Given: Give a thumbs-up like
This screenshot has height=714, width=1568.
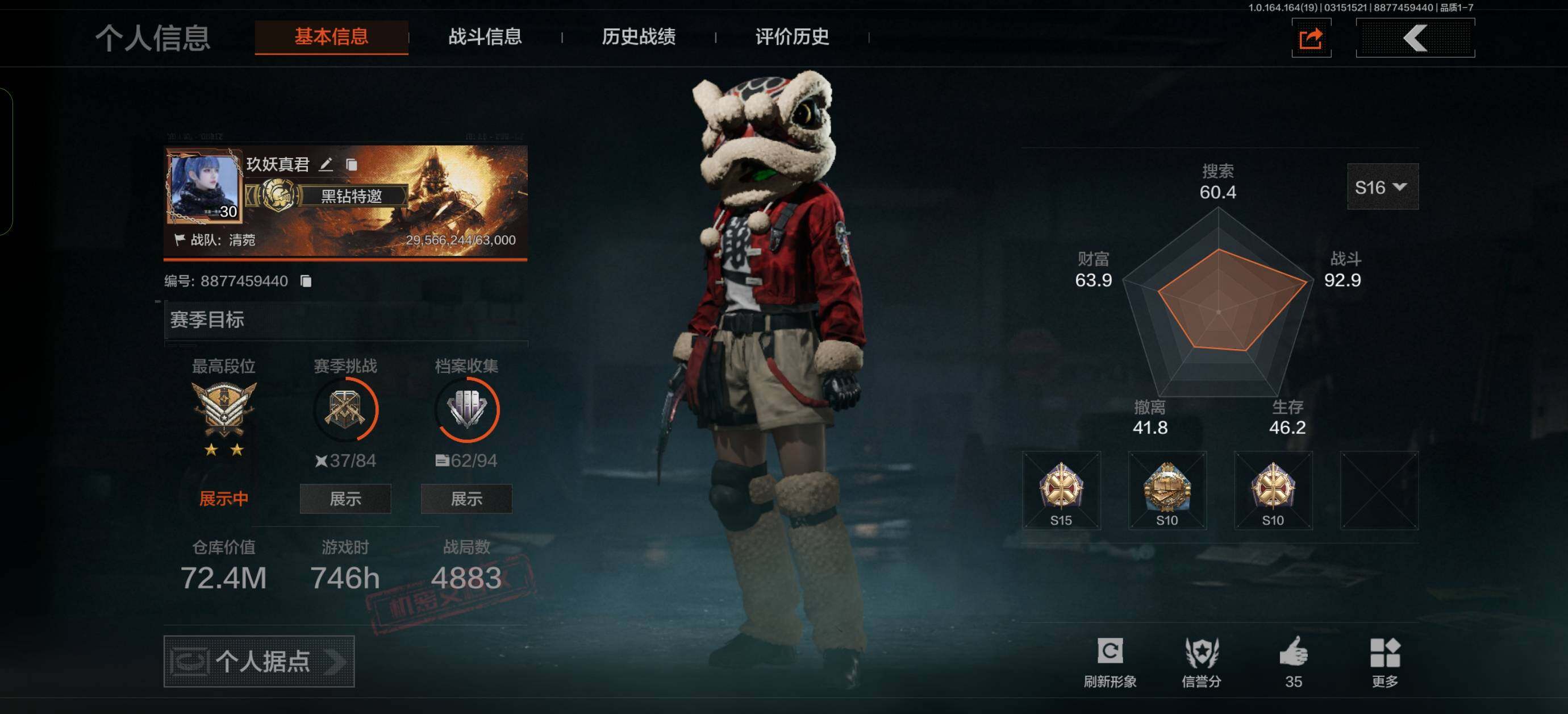Looking at the screenshot, I should [x=1294, y=661].
